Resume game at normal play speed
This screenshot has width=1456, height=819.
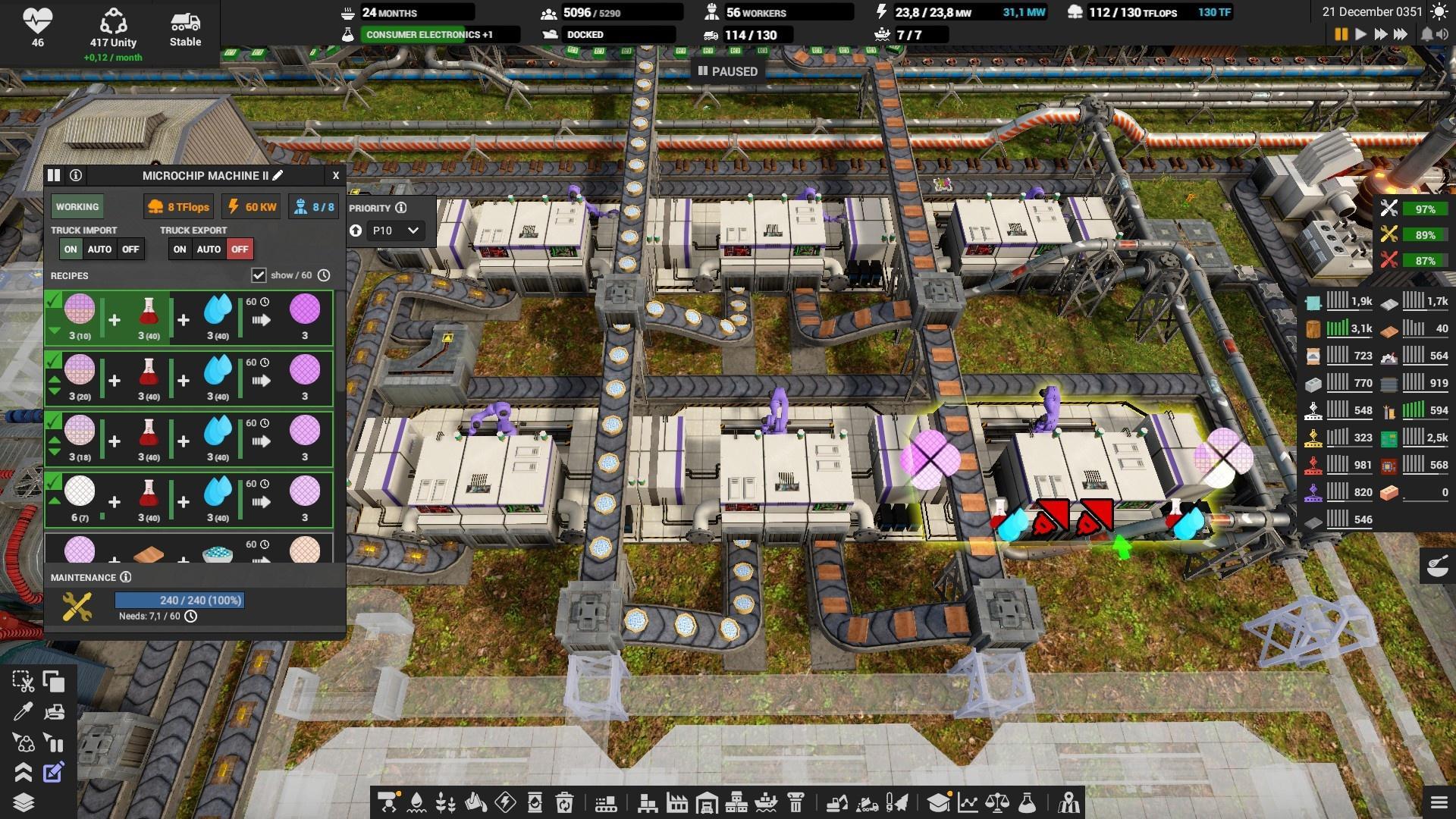[1360, 35]
